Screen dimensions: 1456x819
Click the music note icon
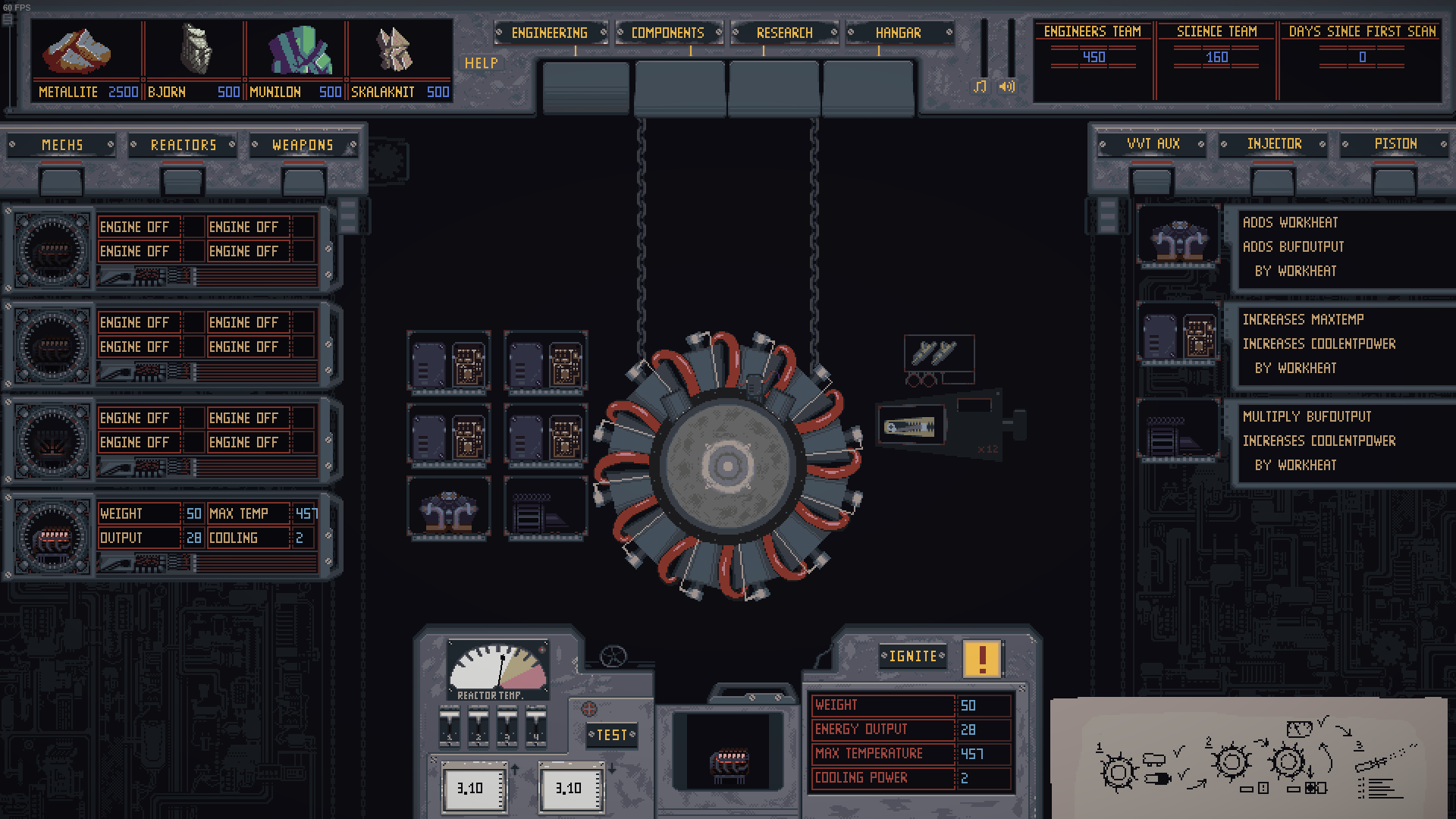point(981,87)
